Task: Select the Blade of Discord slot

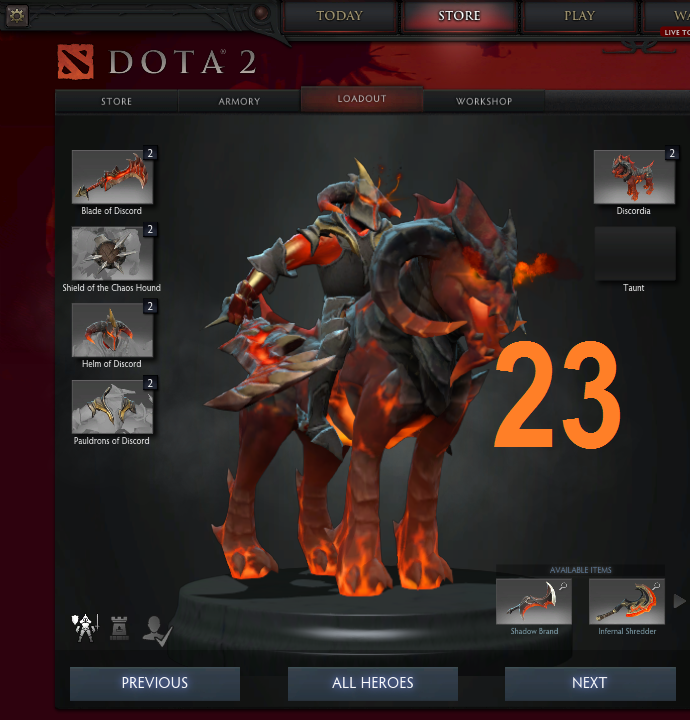Action: pos(112,177)
